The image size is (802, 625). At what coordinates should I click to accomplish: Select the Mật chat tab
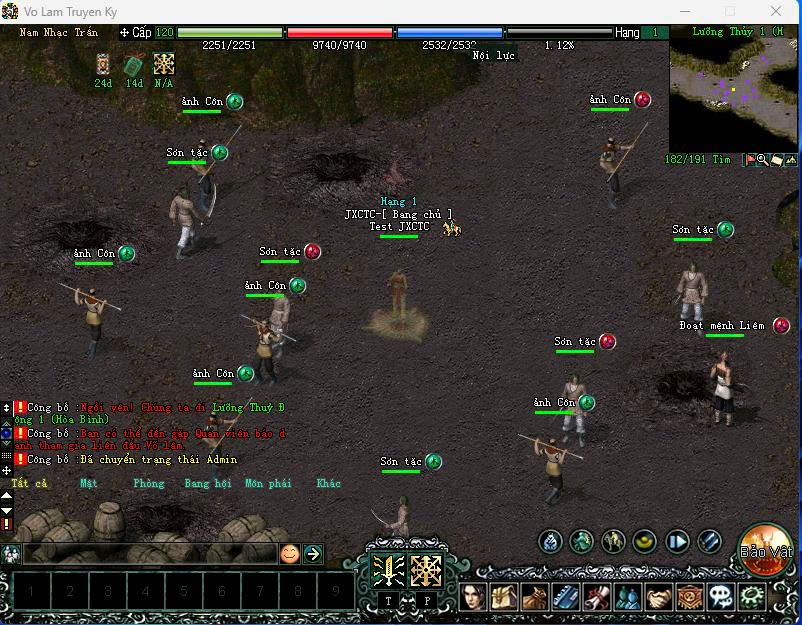[89, 484]
